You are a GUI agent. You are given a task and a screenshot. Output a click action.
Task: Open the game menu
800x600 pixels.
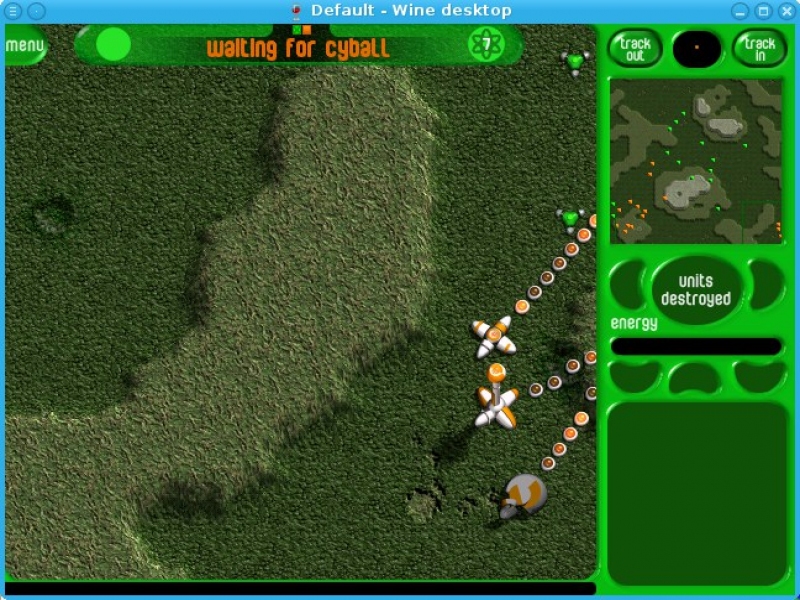tap(24, 46)
